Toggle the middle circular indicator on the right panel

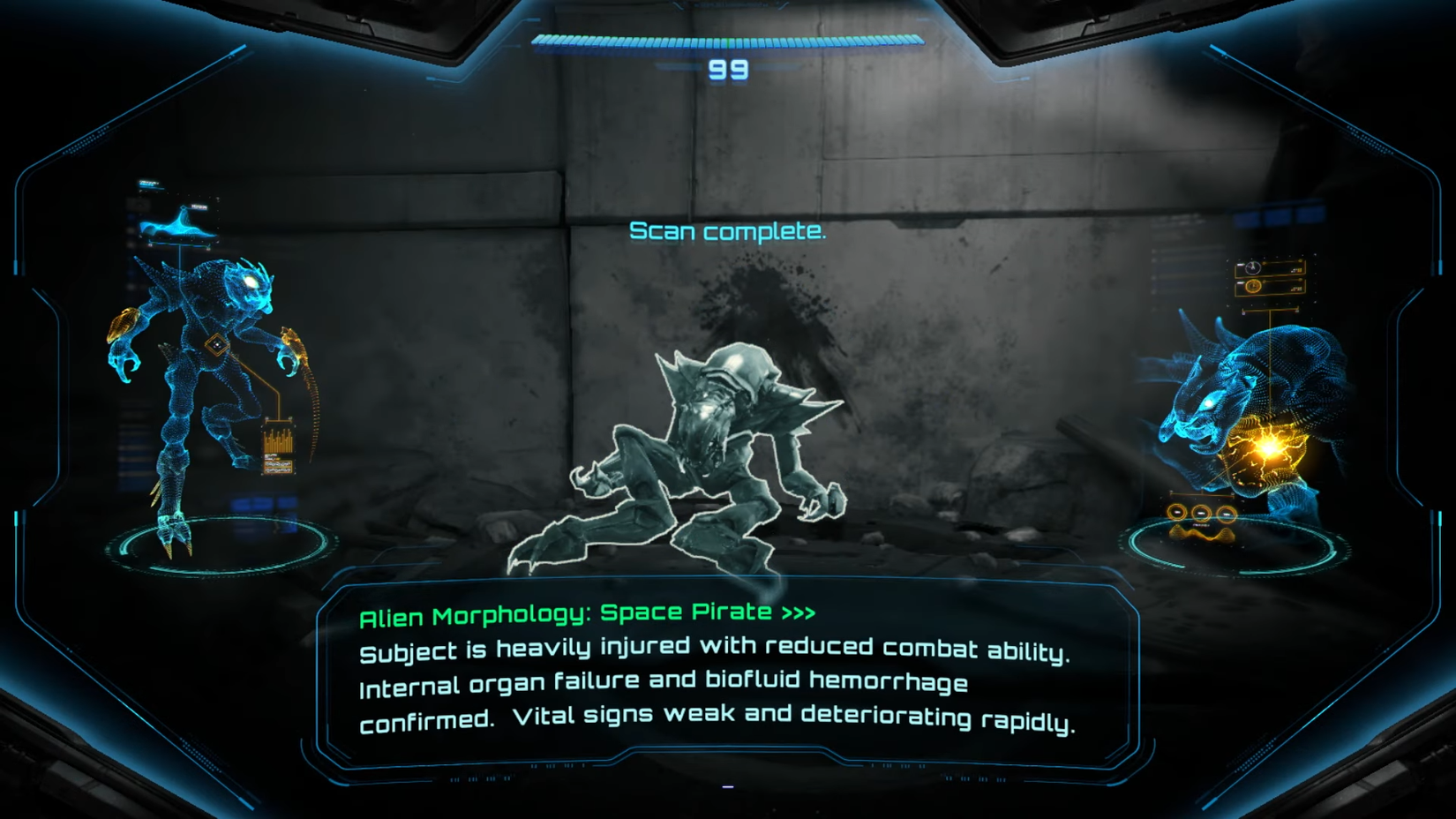(1201, 512)
